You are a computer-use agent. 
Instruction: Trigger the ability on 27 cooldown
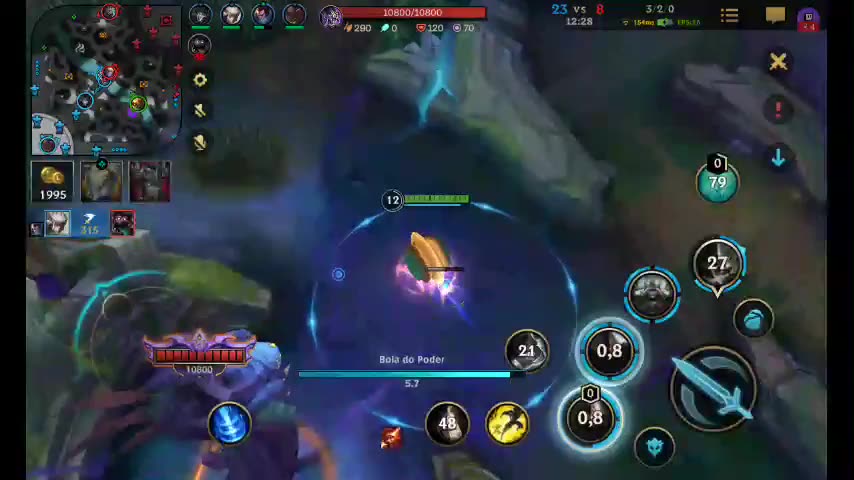(x=717, y=264)
